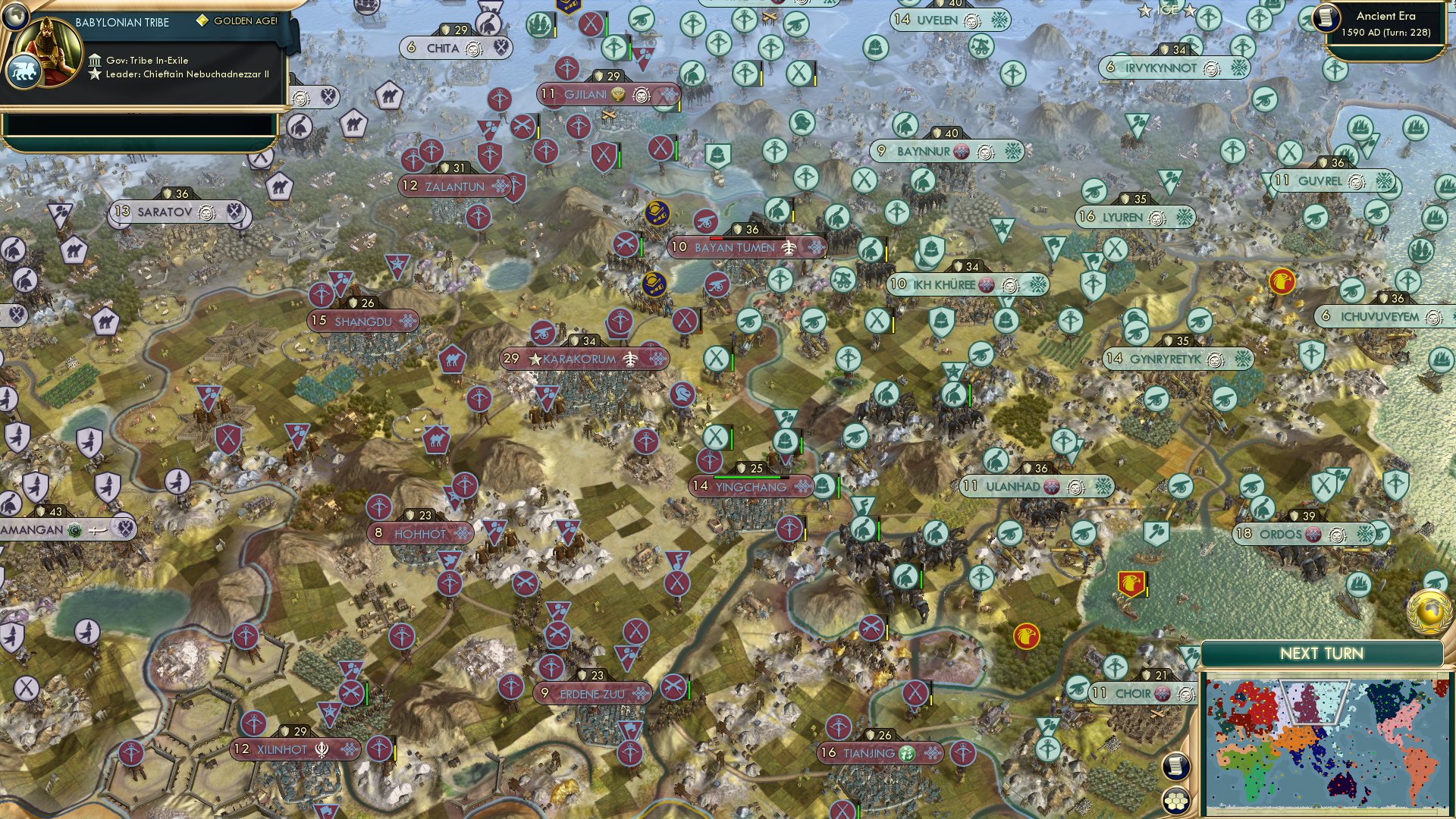Click the religion icon next to Ikh Khüree
Screen dimensions: 1456x819
pos(986,286)
